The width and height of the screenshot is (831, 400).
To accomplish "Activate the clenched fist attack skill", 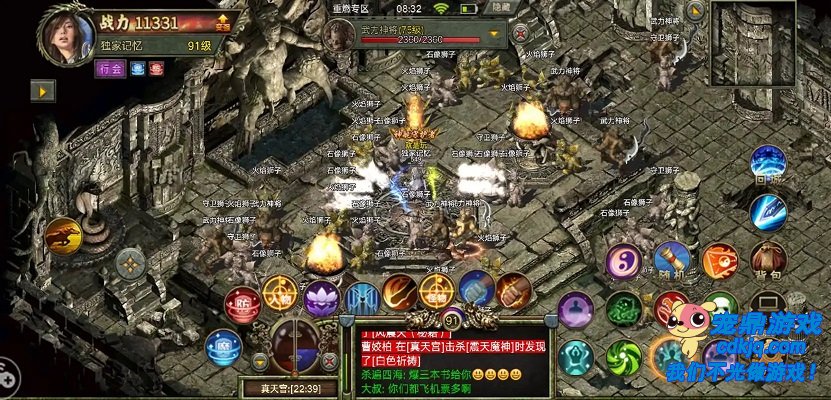I will coord(512,291).
